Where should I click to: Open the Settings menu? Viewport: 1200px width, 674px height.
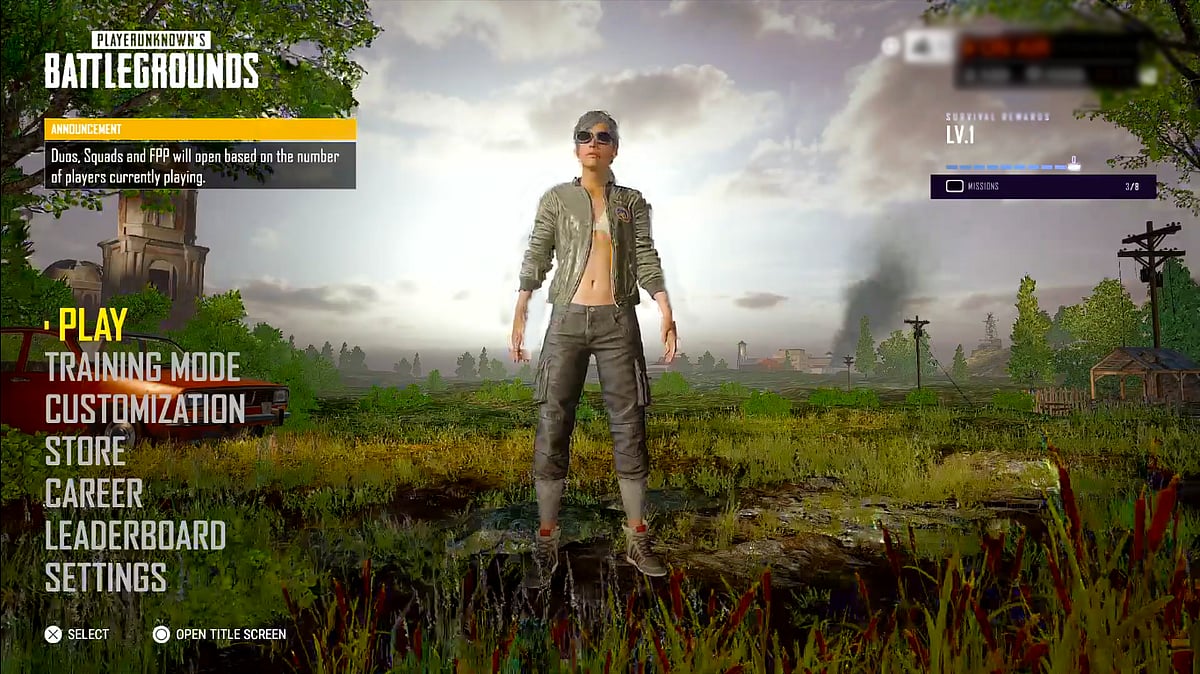[106, 577]
